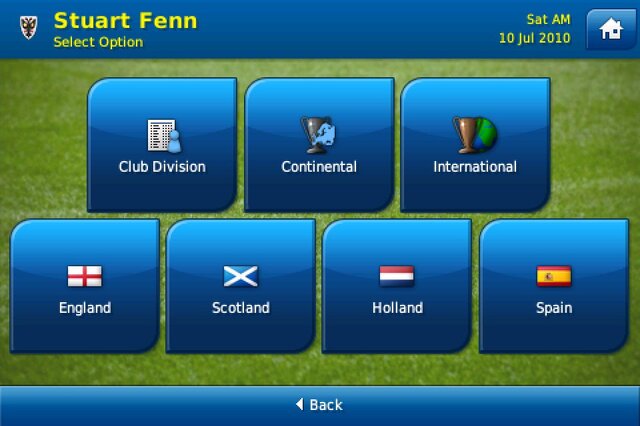Choose the International option
The image size is (640, 426).
[475, 145]
